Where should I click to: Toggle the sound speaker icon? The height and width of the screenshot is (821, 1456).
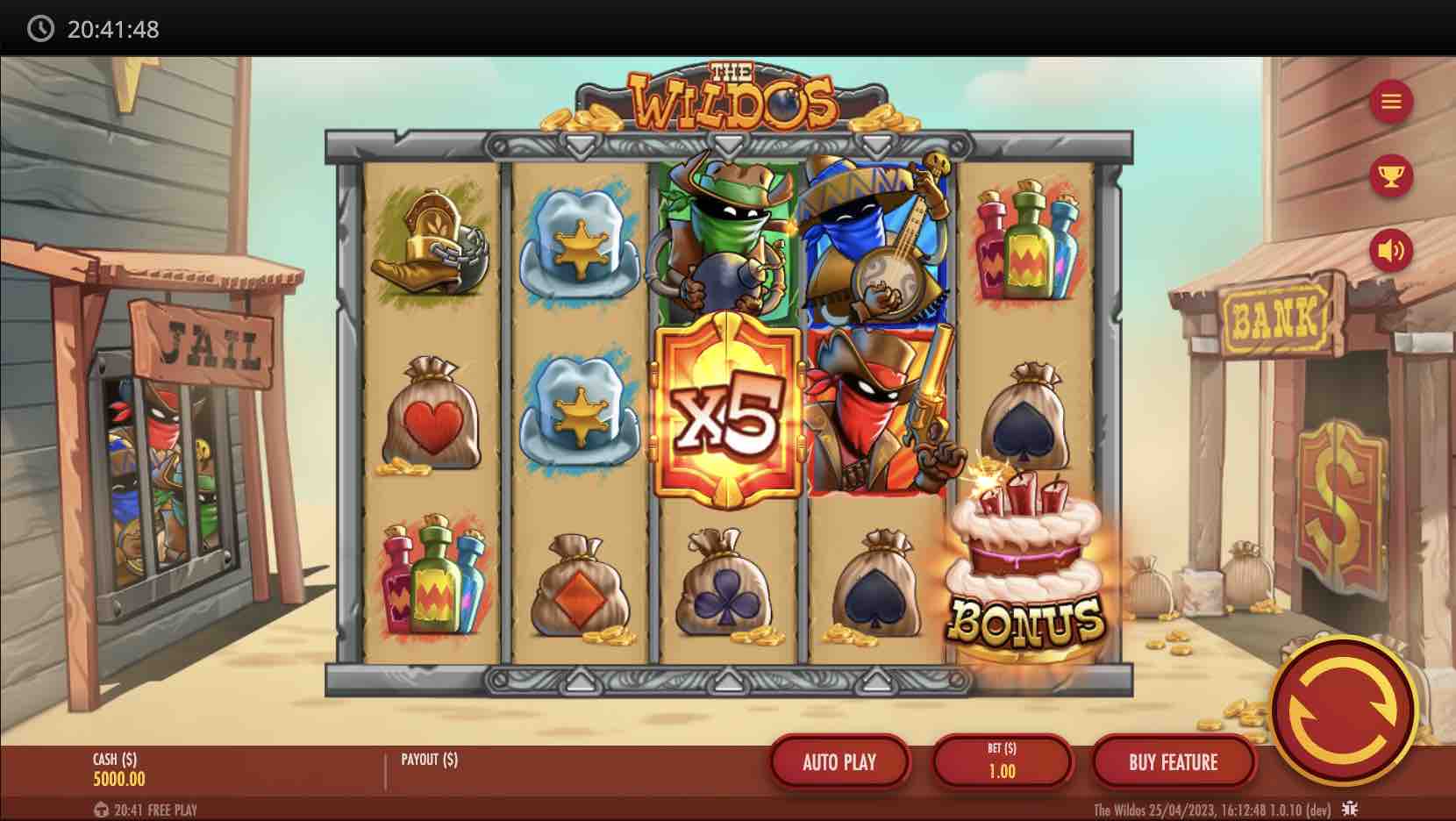coord(1391,251)
